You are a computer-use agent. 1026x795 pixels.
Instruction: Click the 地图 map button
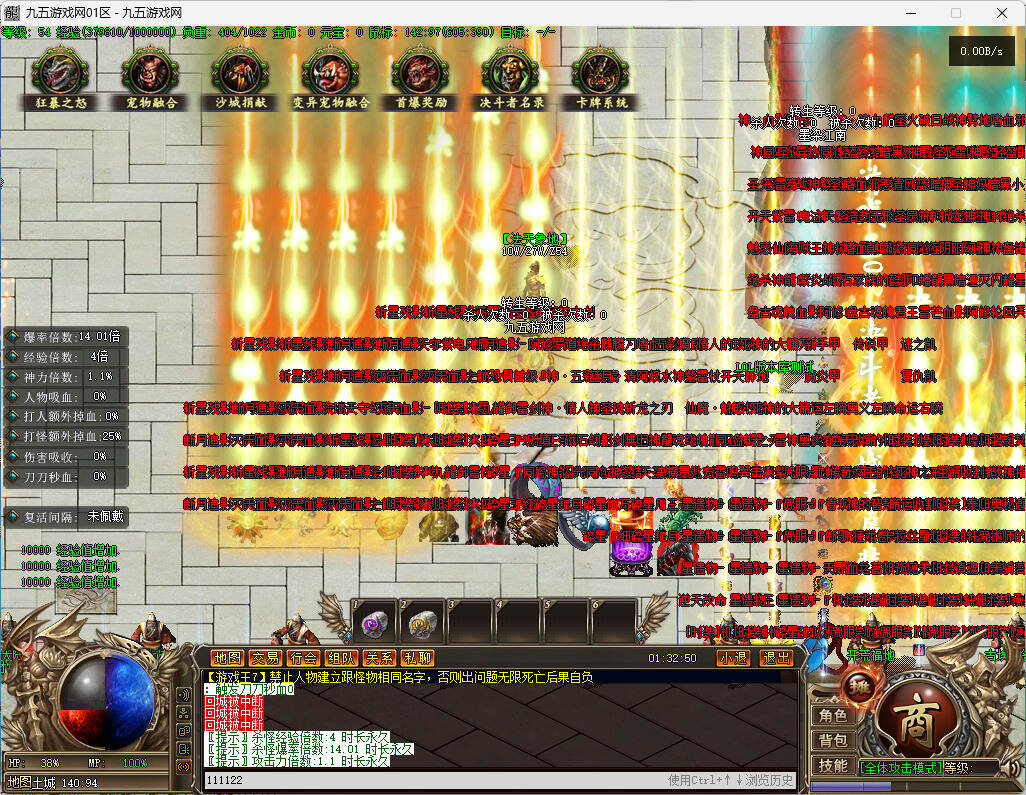tap(227, 658)
